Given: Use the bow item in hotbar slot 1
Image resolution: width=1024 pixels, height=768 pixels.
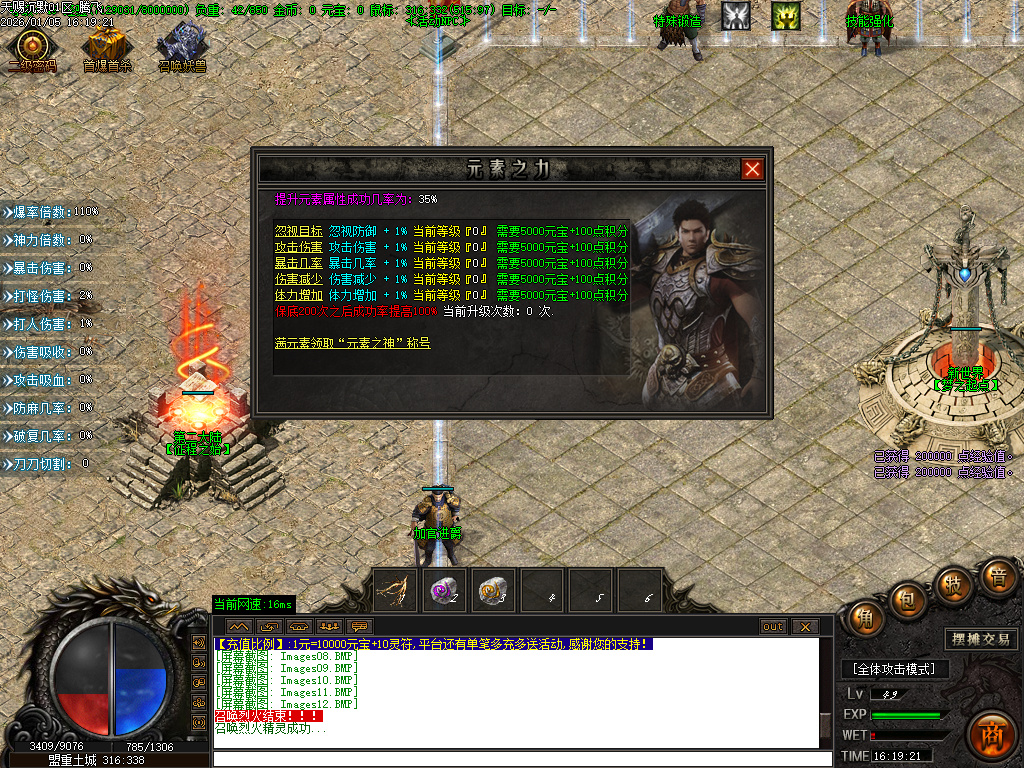Looking at the screenshot, I should click(394, 590).
